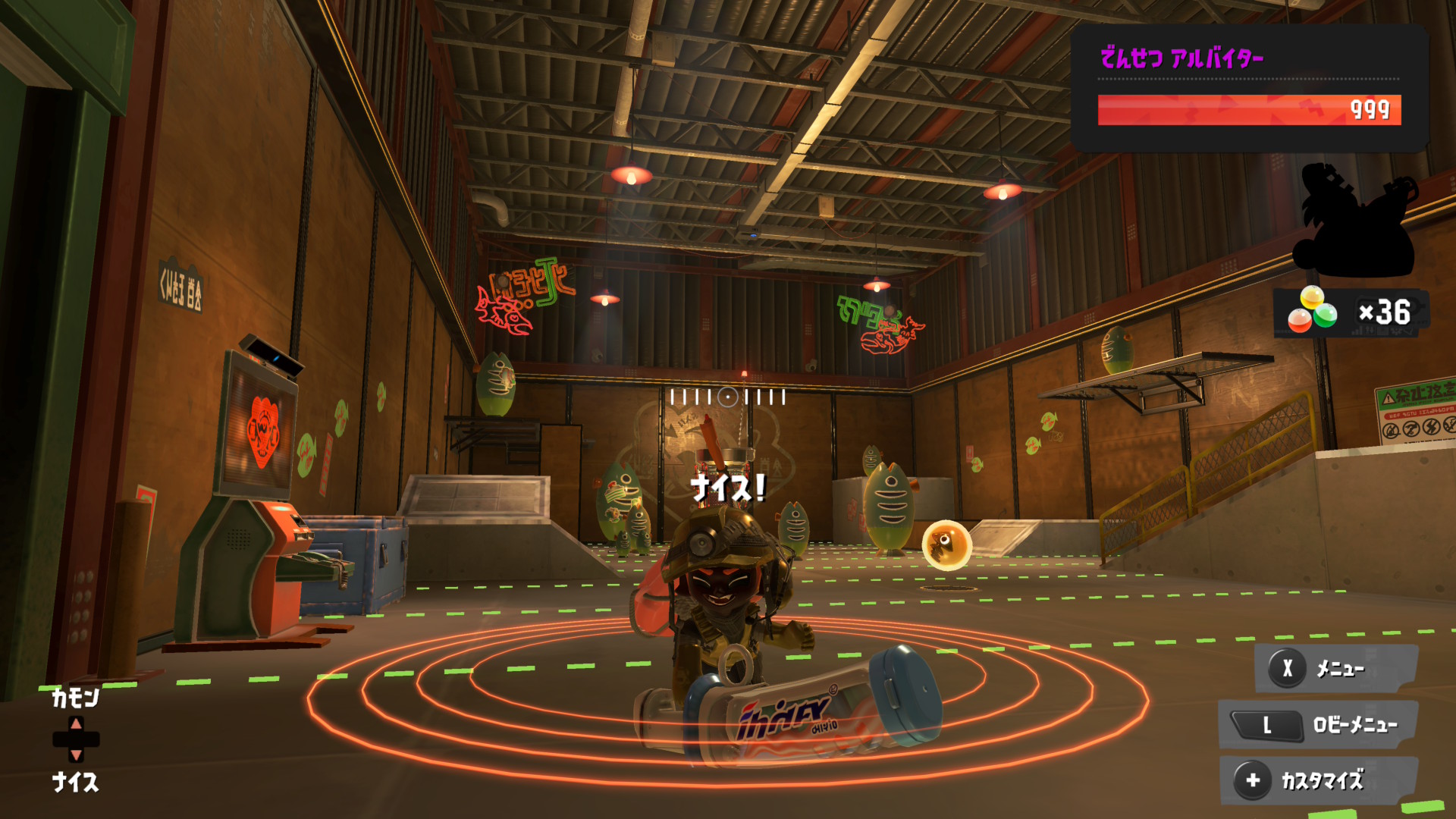Select the カスタマイズ customize button
Viewport: 1456px width, 819px height.
tap(1318, 780)
